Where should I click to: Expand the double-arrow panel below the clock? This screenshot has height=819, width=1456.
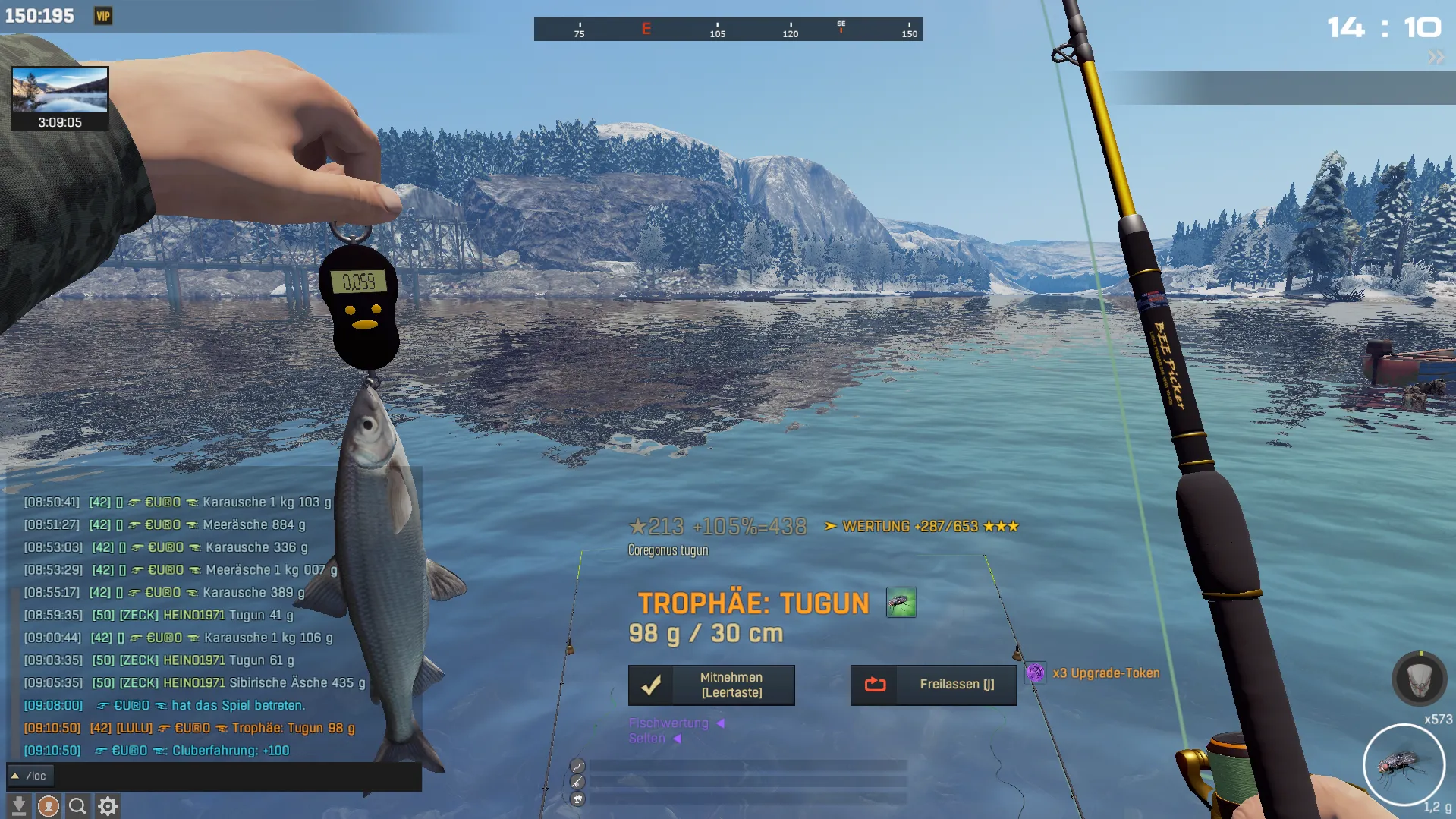pyautogui.click(x=1436, y=58)
